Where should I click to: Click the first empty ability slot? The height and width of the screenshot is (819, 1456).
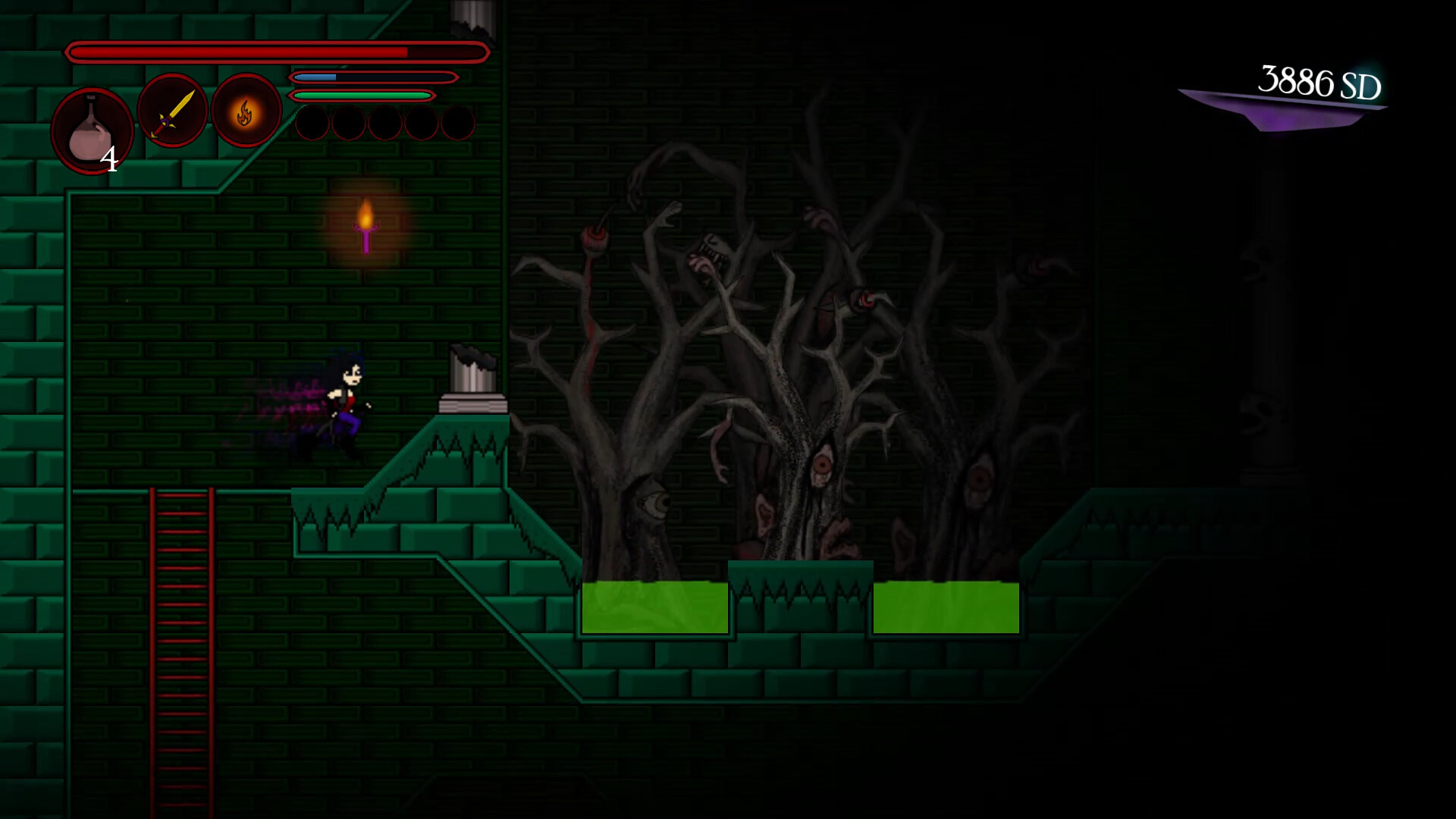pyautogui.click(x=312, y=124)
